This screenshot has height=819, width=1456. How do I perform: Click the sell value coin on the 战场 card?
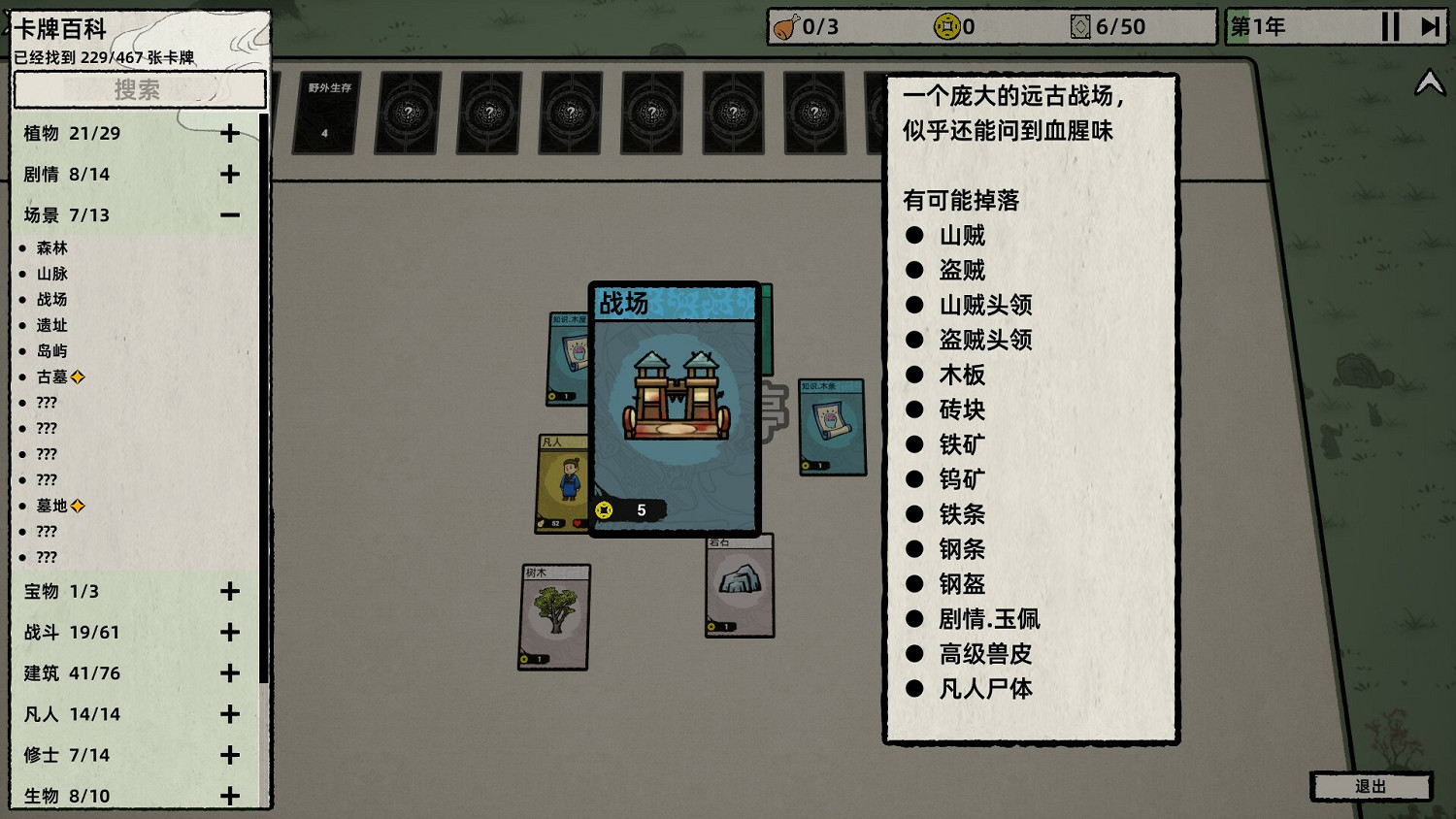605,508
